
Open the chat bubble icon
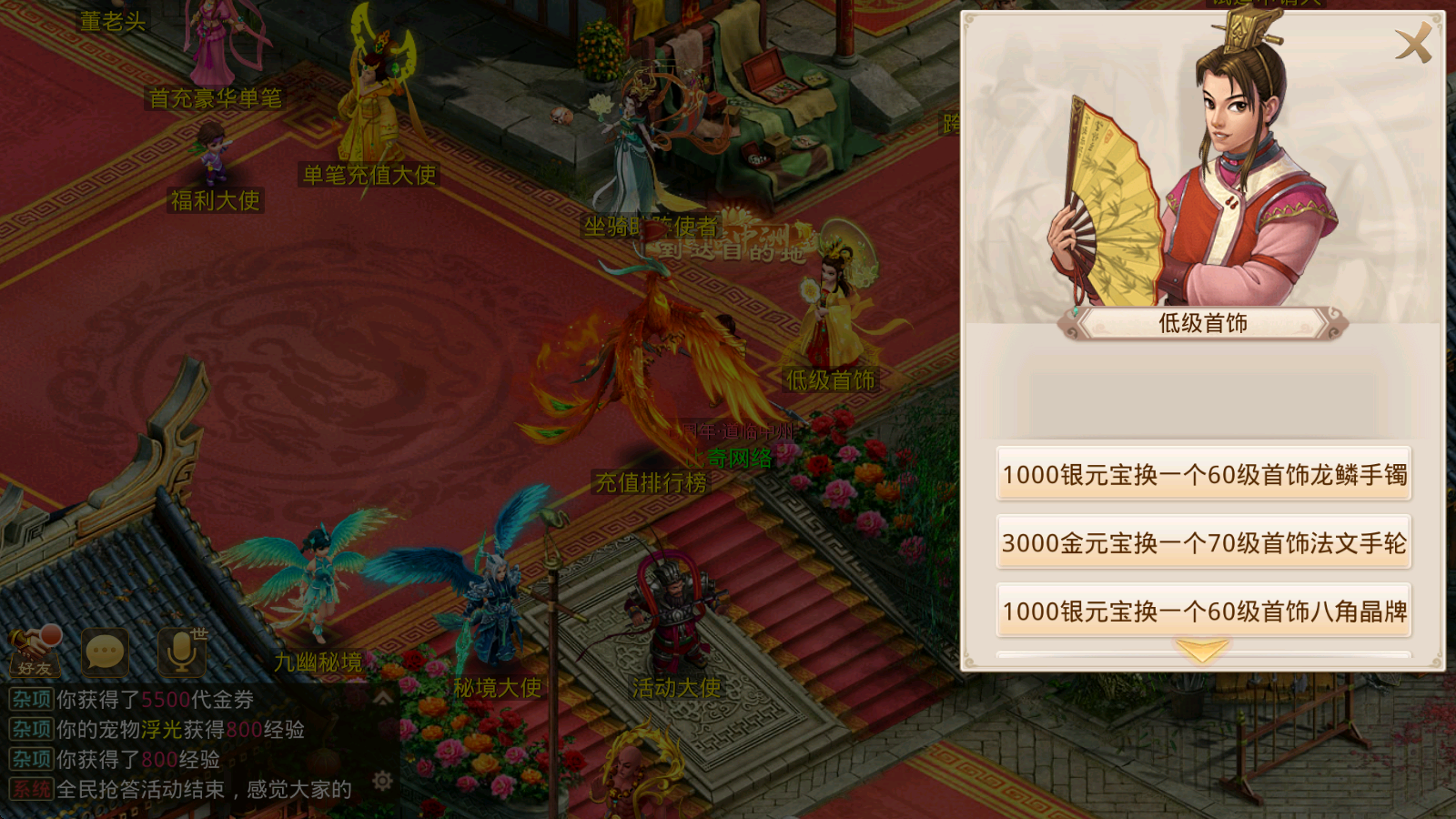click(x=104, y=650)
